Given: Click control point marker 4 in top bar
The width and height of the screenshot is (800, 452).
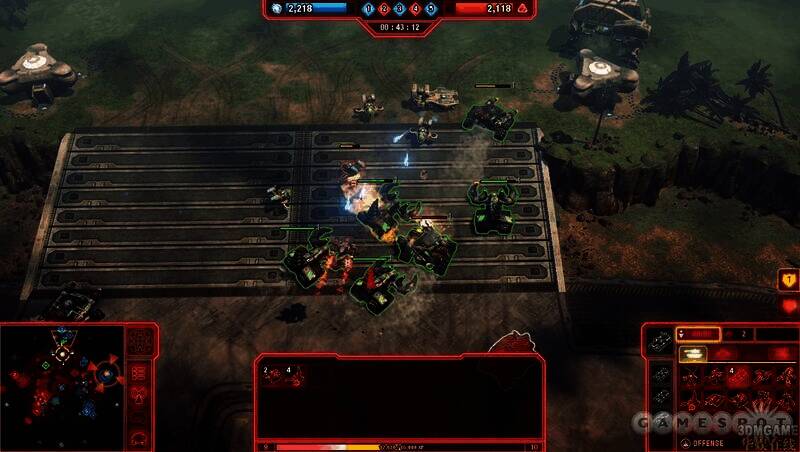Looking at the screenshot, I should point(416,9).
